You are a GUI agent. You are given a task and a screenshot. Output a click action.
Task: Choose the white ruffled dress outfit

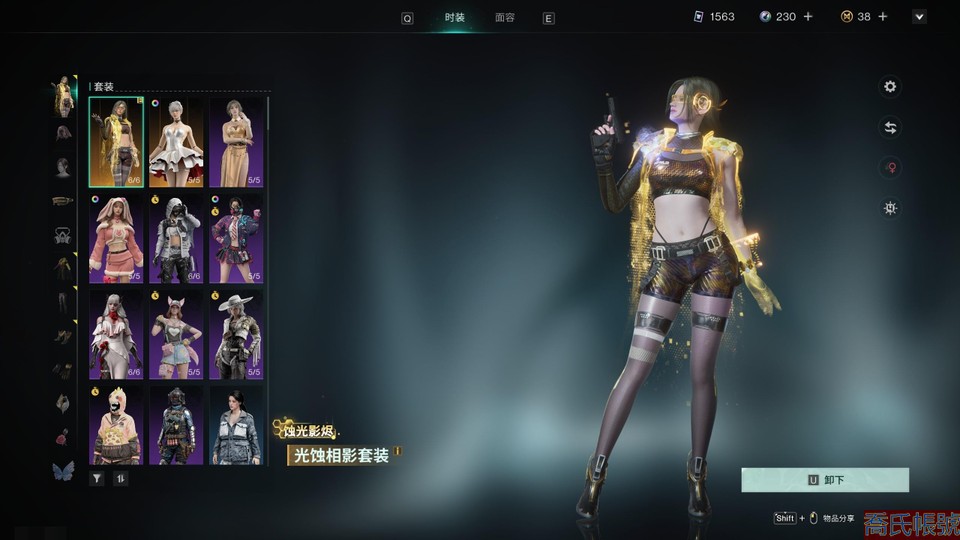click(x=176, y=142)
